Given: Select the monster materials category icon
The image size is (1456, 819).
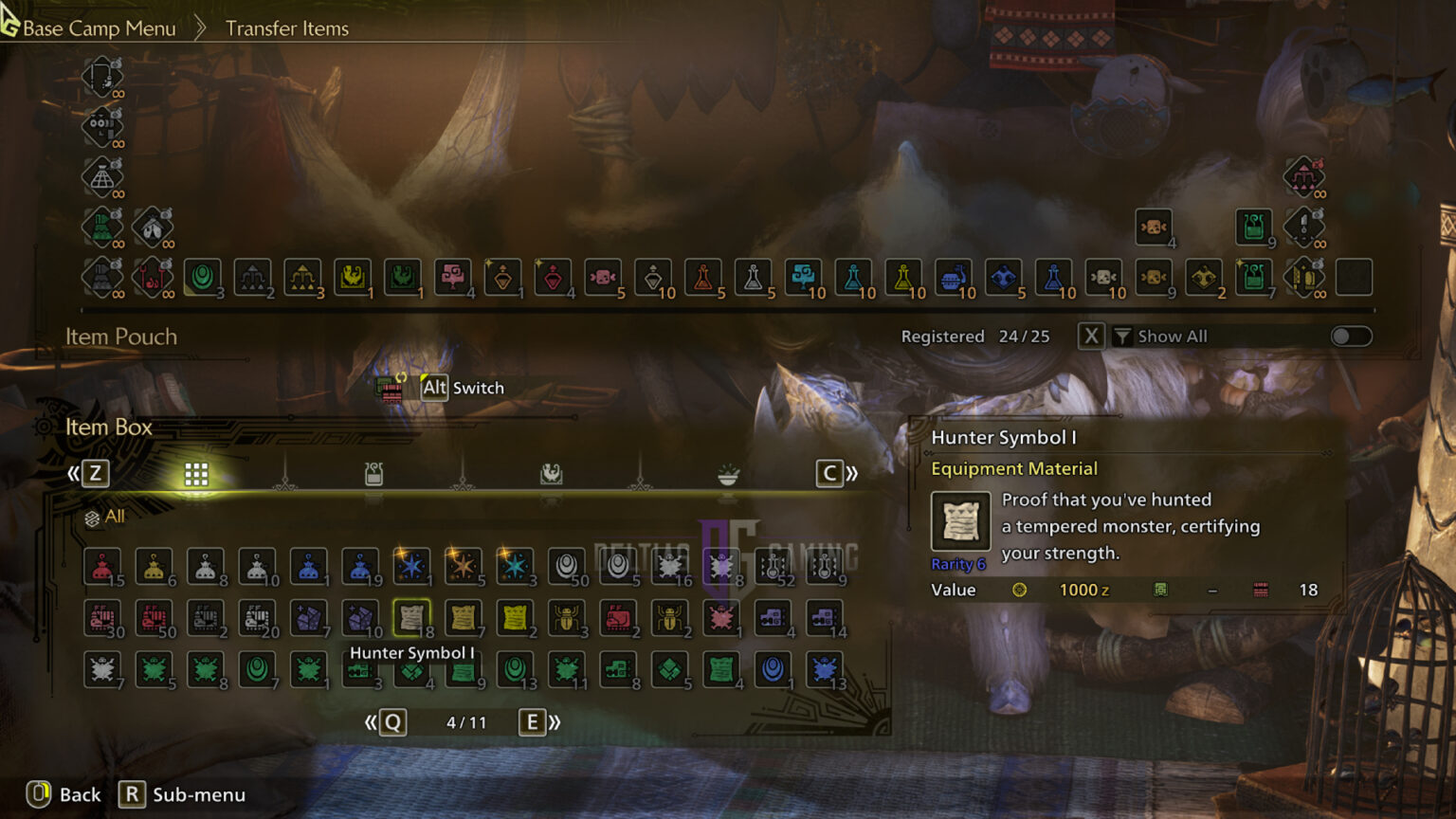Looking at the screenshot, I should (551, 473).
